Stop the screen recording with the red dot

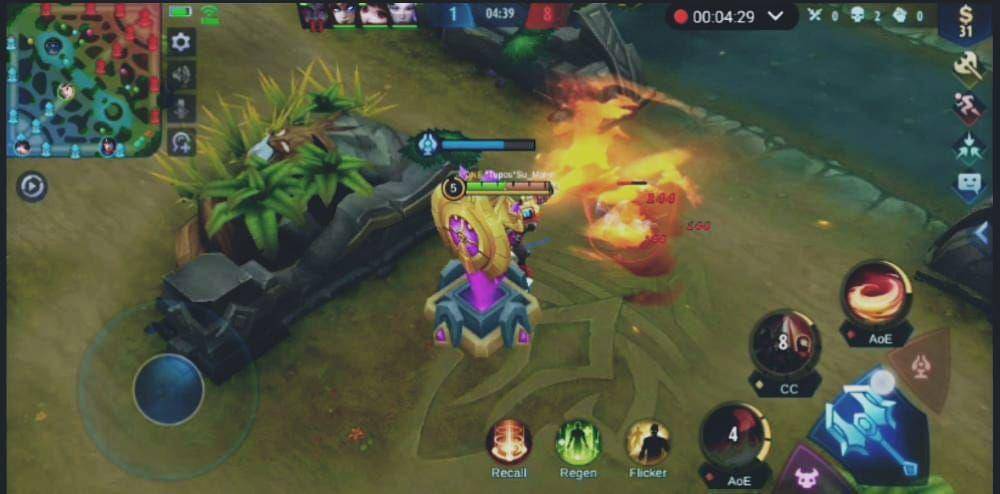(681, 16)
